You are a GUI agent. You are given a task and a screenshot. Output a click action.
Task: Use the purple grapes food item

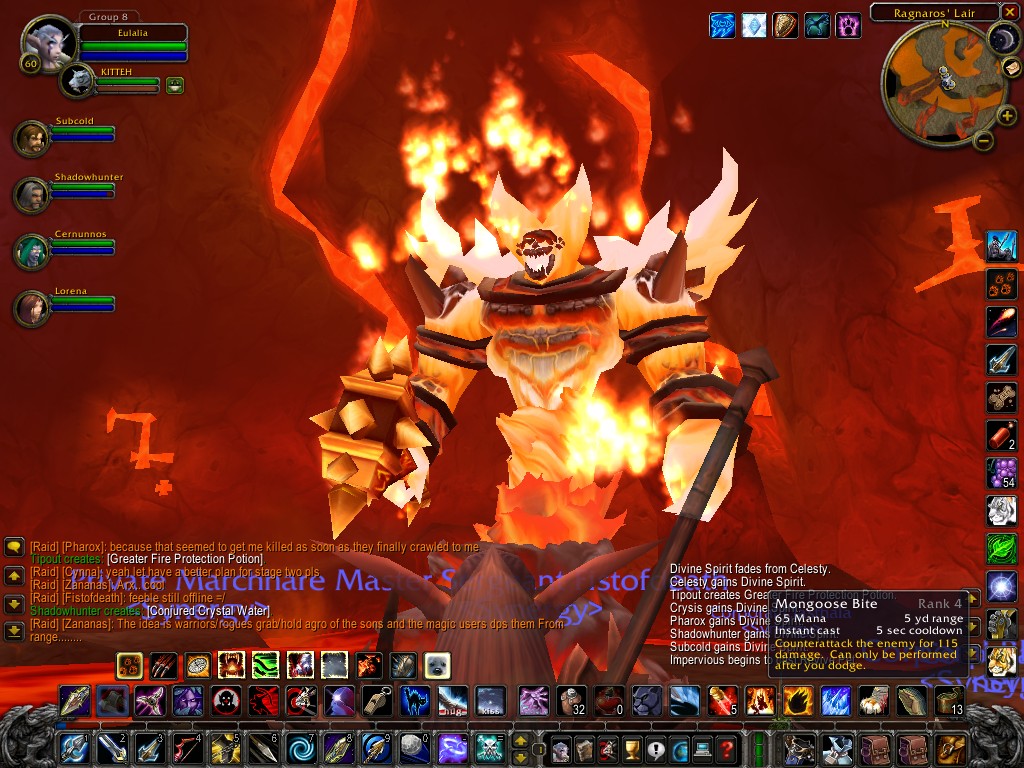pyautogui.click(x=1001, y=472)
